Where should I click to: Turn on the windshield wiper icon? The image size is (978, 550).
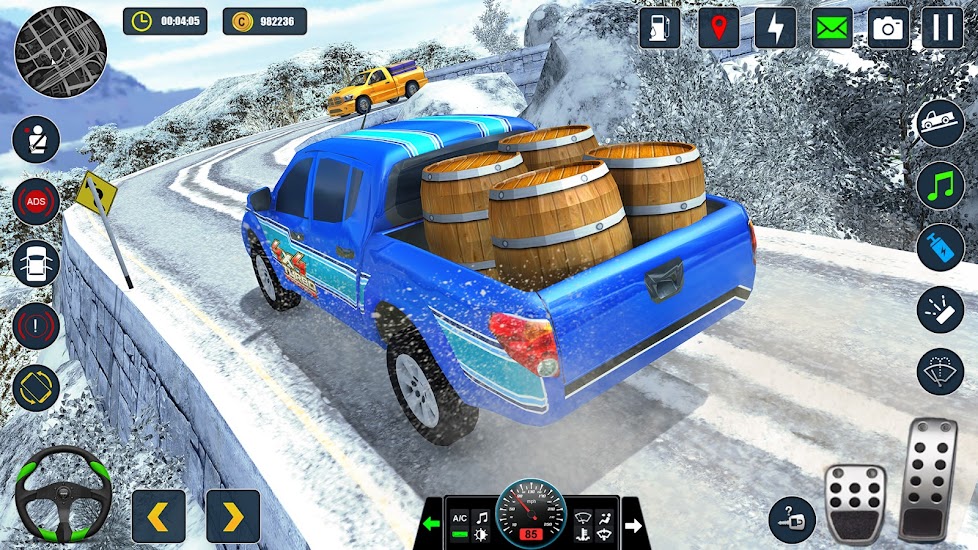tap(940, 372)
